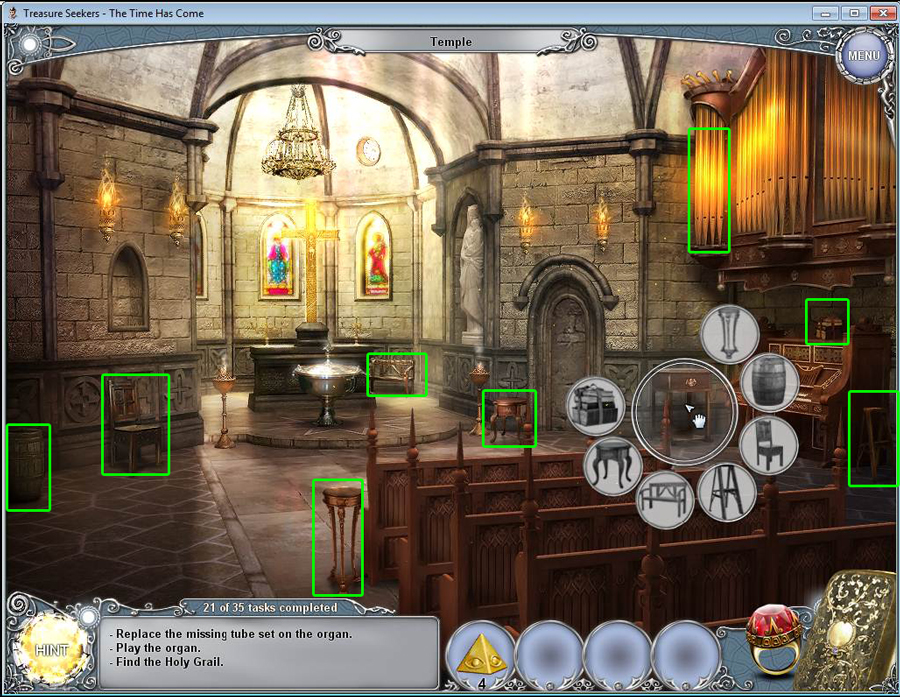Image resolution: width=900 pixels, height=697 pixels.
Task: Close the game window
Action: [x=881, y=13]
